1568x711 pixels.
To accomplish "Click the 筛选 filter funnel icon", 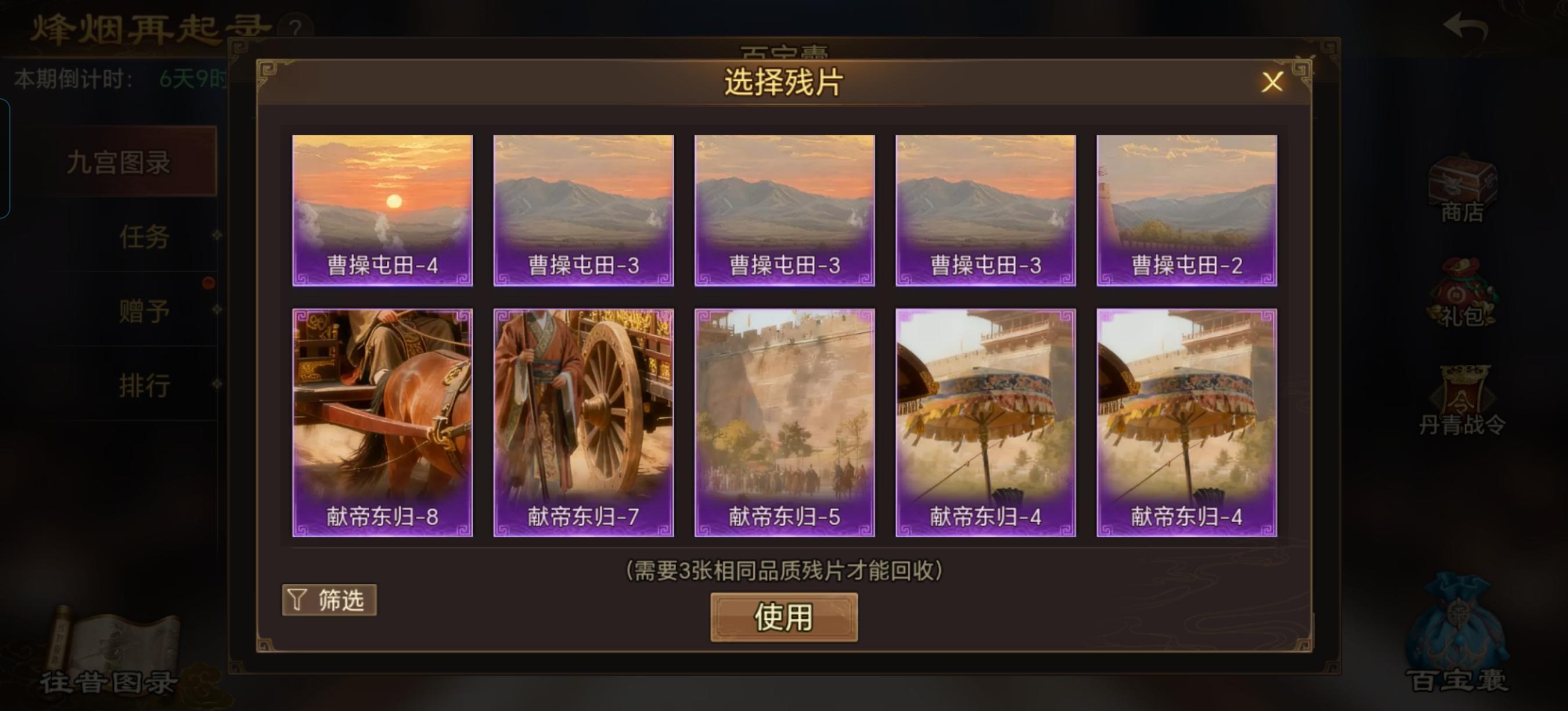I will (x=329, y=599).
